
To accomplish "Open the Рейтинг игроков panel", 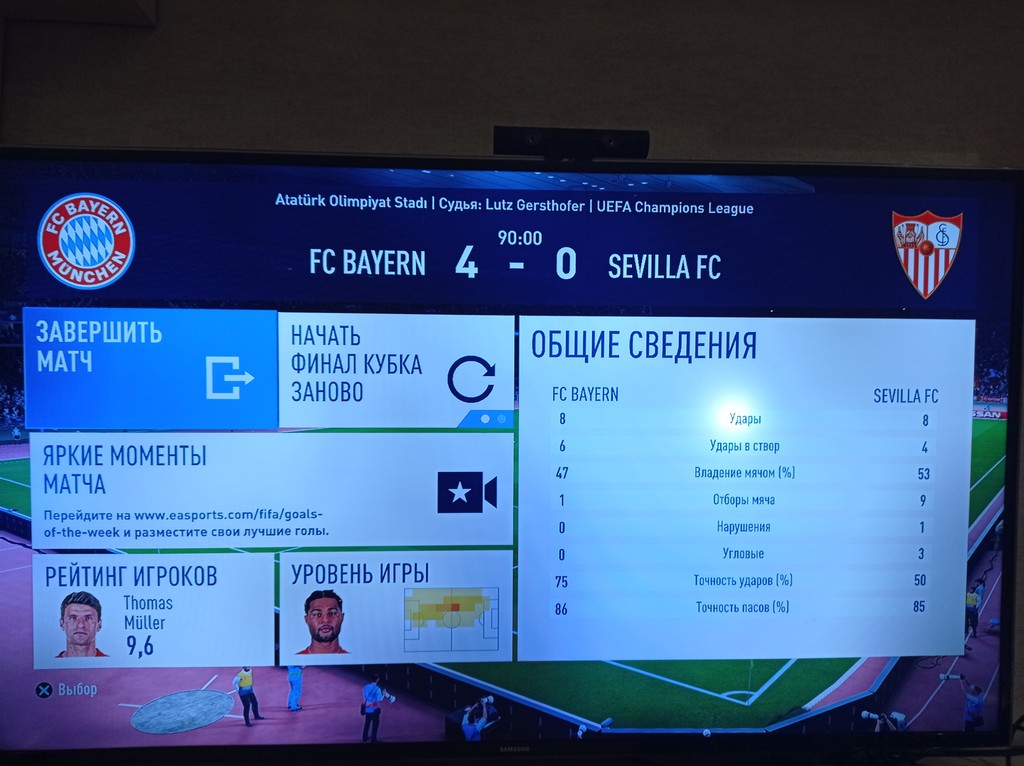I will click(152, 609).
